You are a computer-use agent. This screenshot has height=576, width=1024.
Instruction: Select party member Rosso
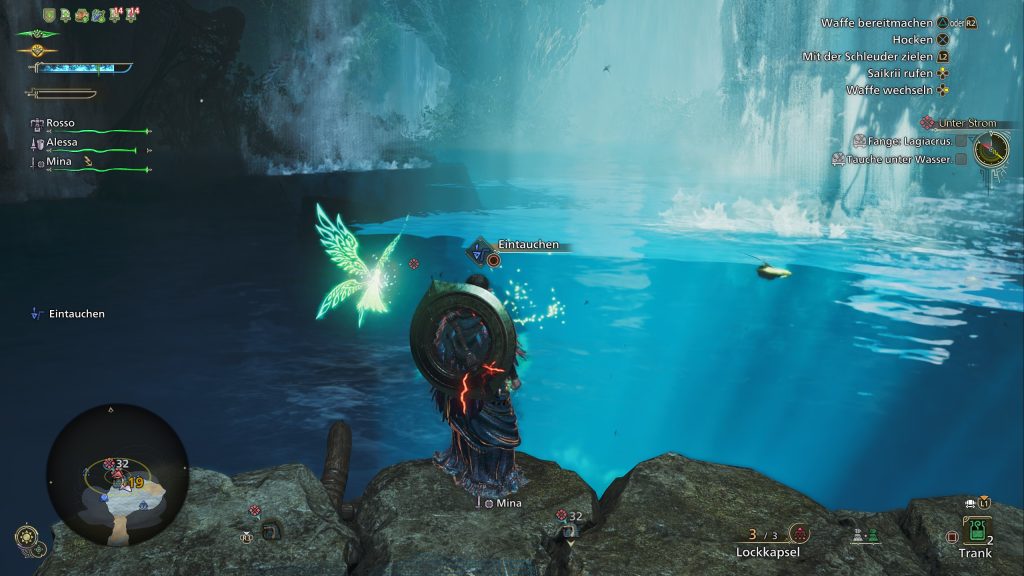(60, 123)
